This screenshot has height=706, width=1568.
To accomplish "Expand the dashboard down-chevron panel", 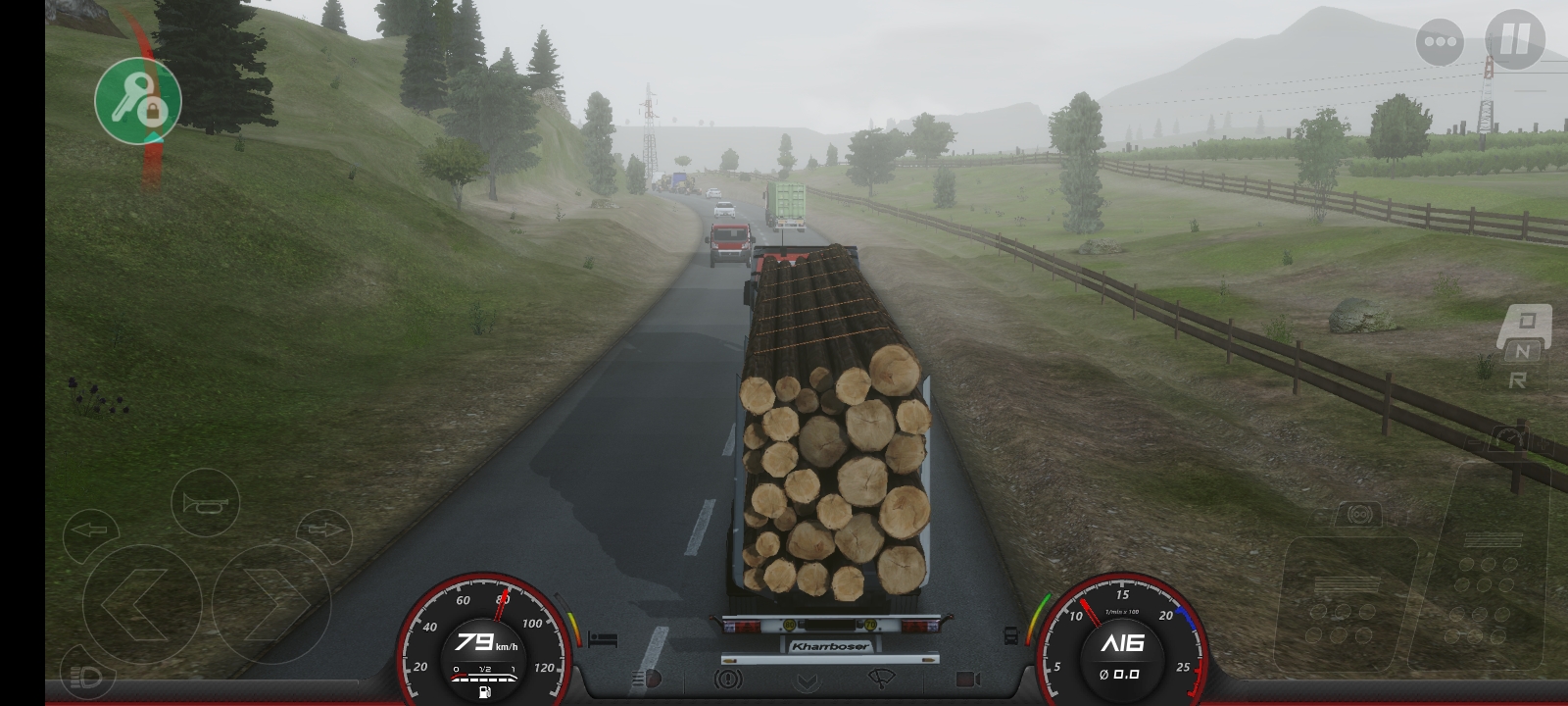I will [807, 681].
